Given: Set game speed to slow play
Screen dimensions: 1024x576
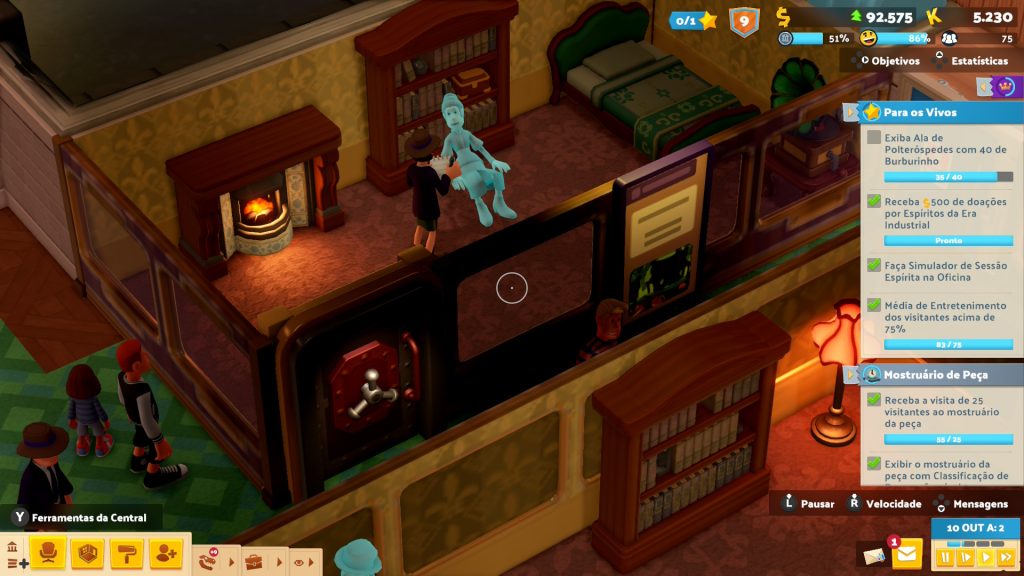Looking at the screenshot, I should (x=965, y=557).
